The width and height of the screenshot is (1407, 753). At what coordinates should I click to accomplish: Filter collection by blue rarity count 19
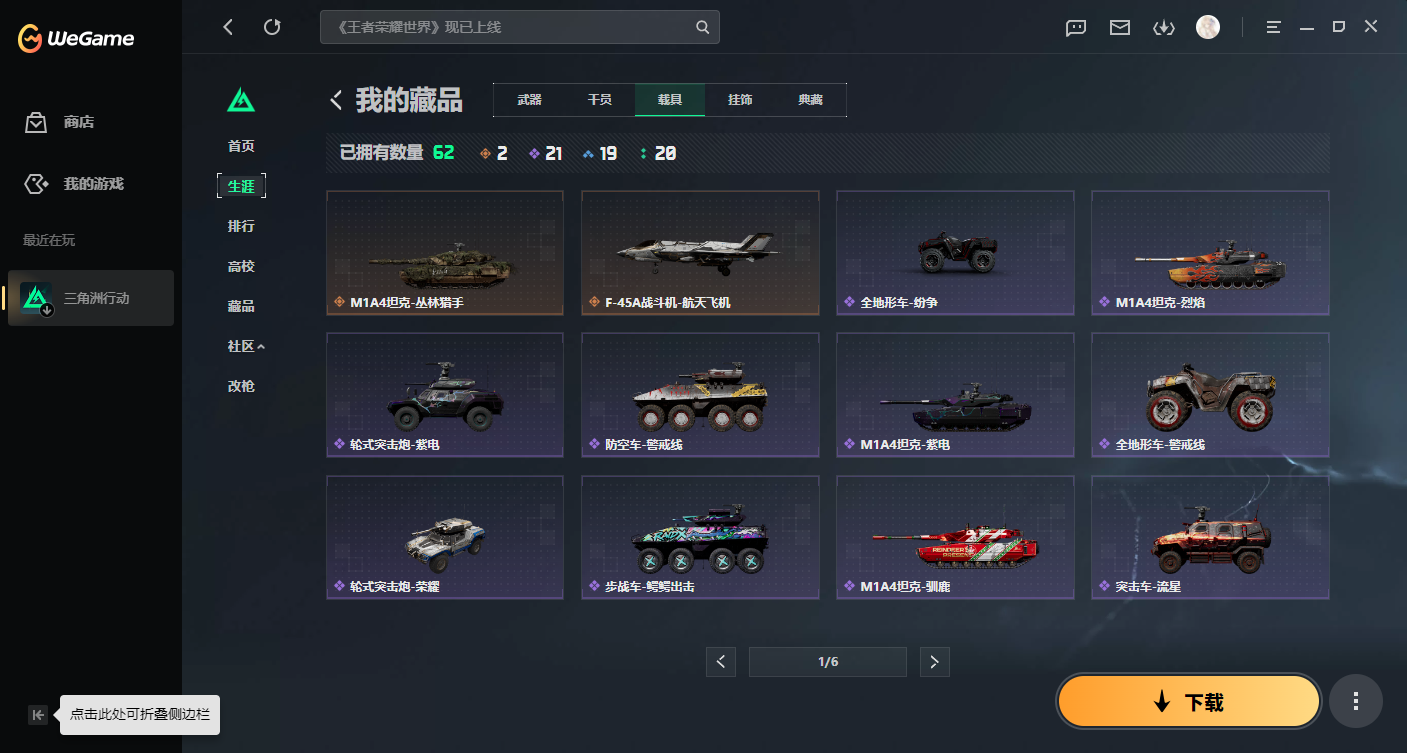pos(600,153)
